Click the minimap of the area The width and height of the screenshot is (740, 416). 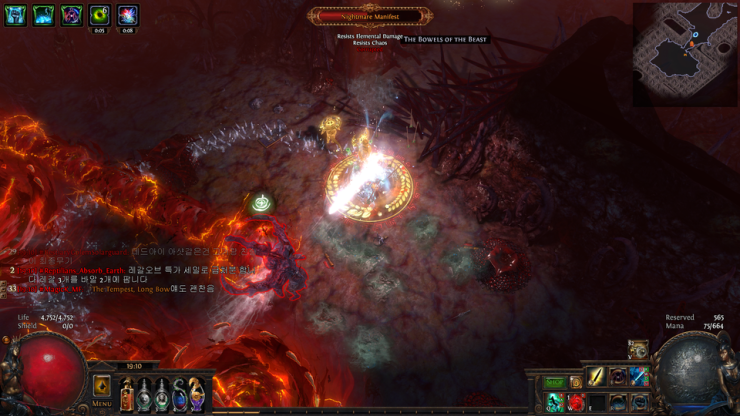[685, 54]
